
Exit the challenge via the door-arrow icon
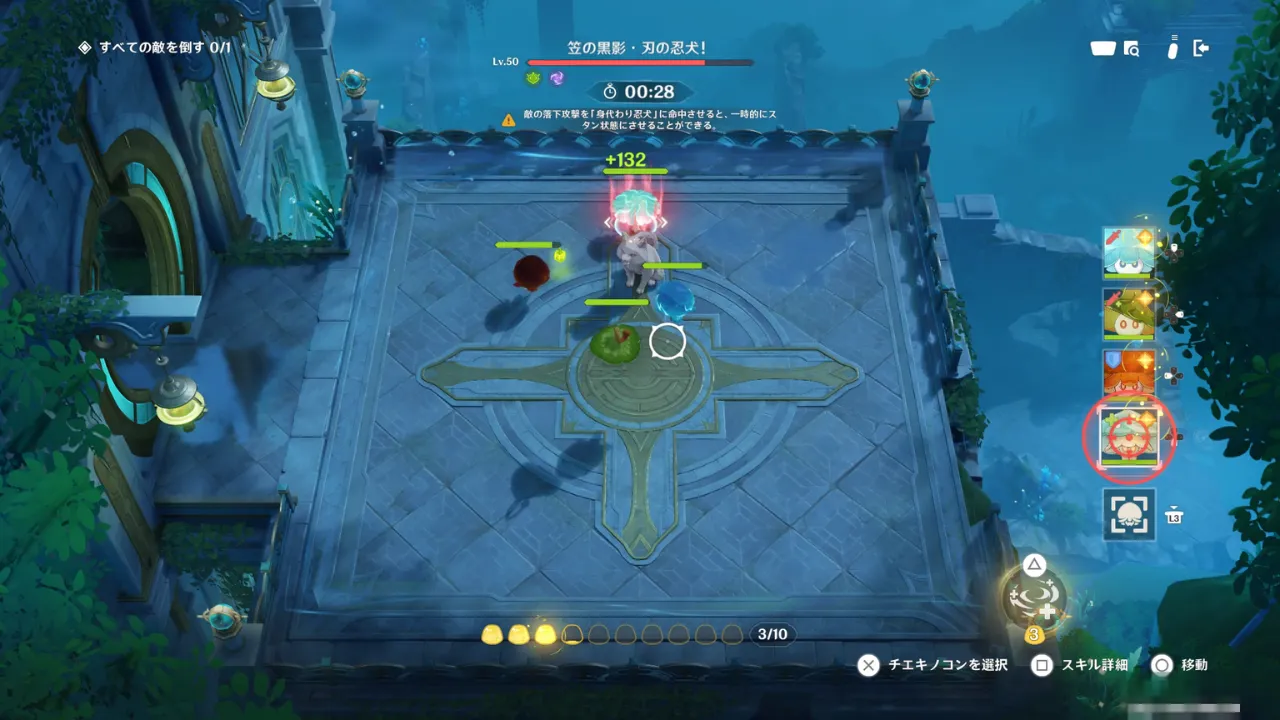coord(1201,48)
